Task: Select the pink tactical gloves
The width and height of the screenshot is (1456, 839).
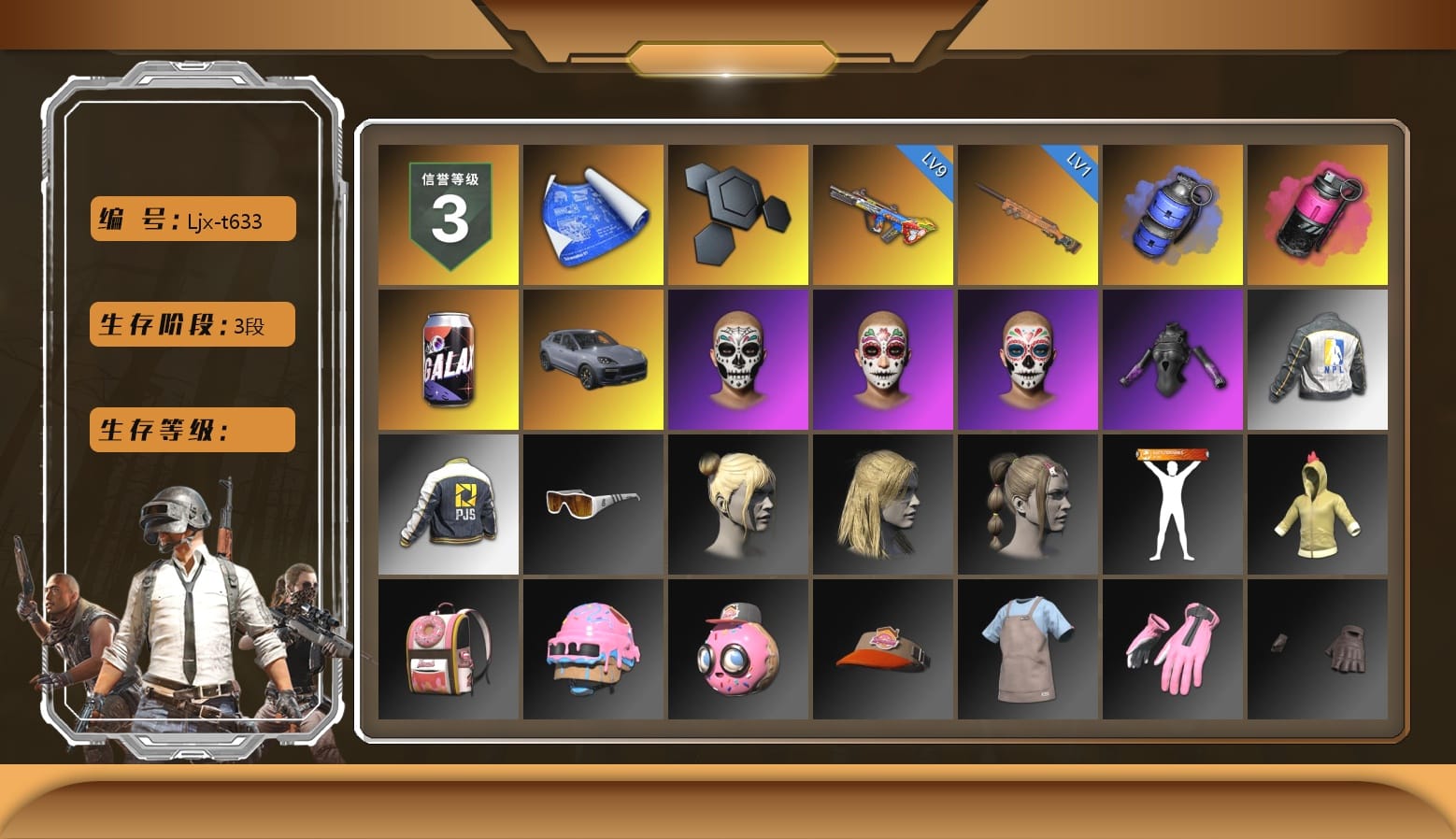Action: click(x=1173, y=649)
